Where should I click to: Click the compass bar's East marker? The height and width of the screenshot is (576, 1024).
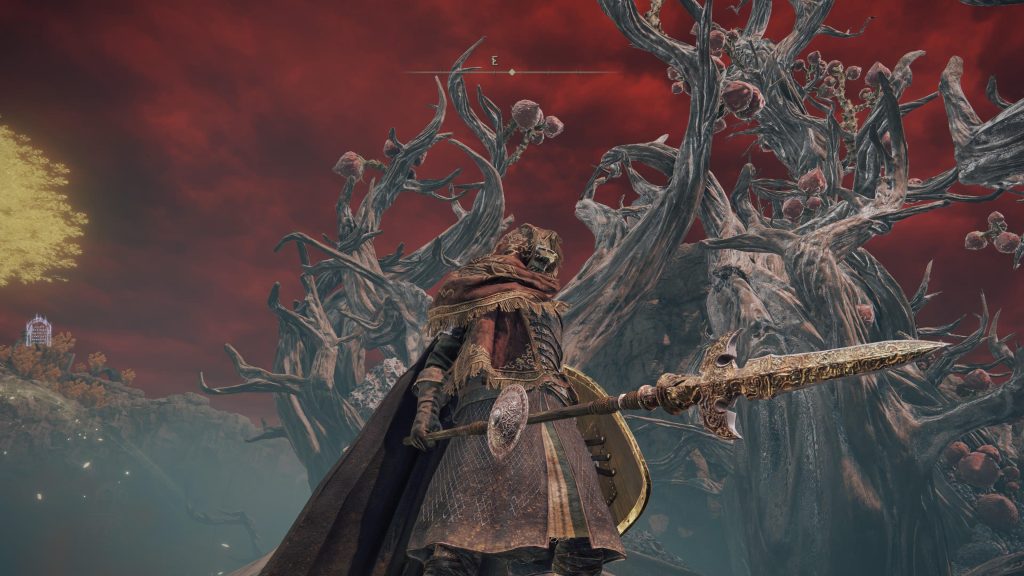[x=494, y=62]
